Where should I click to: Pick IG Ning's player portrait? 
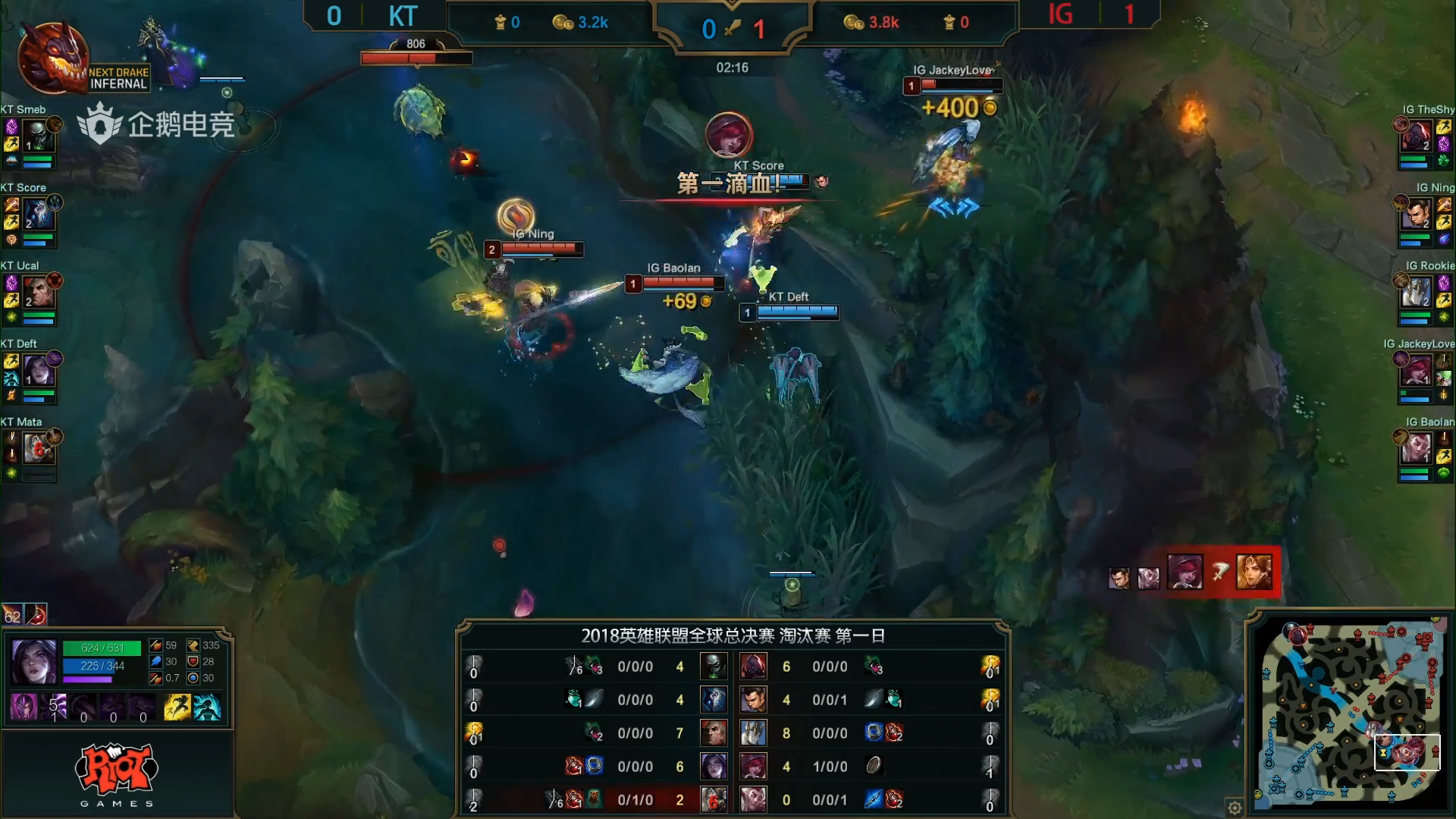point(1415,215)
